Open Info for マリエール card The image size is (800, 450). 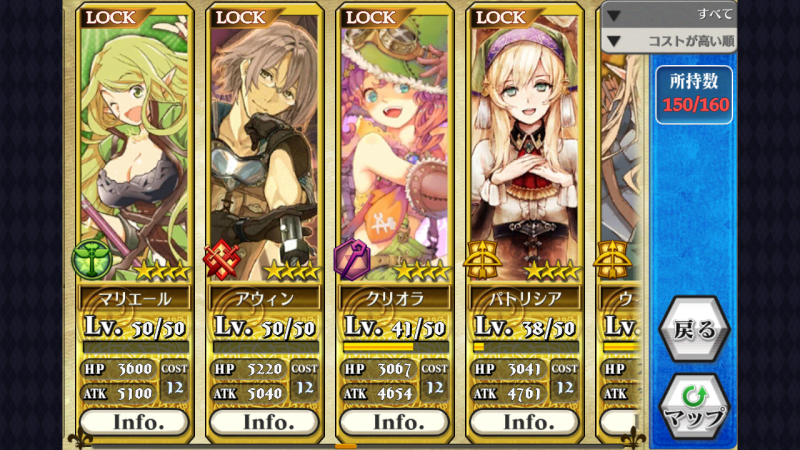(x=134, y=421)
